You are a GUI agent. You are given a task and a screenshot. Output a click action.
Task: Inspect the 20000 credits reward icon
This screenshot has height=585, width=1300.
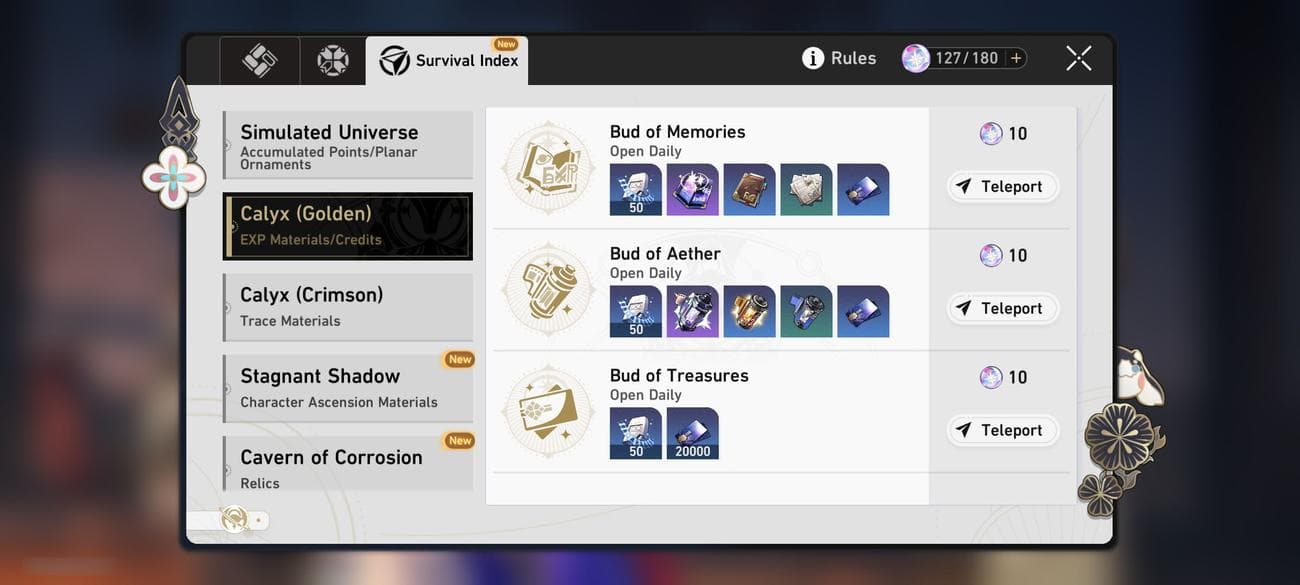tap(692, 433)
